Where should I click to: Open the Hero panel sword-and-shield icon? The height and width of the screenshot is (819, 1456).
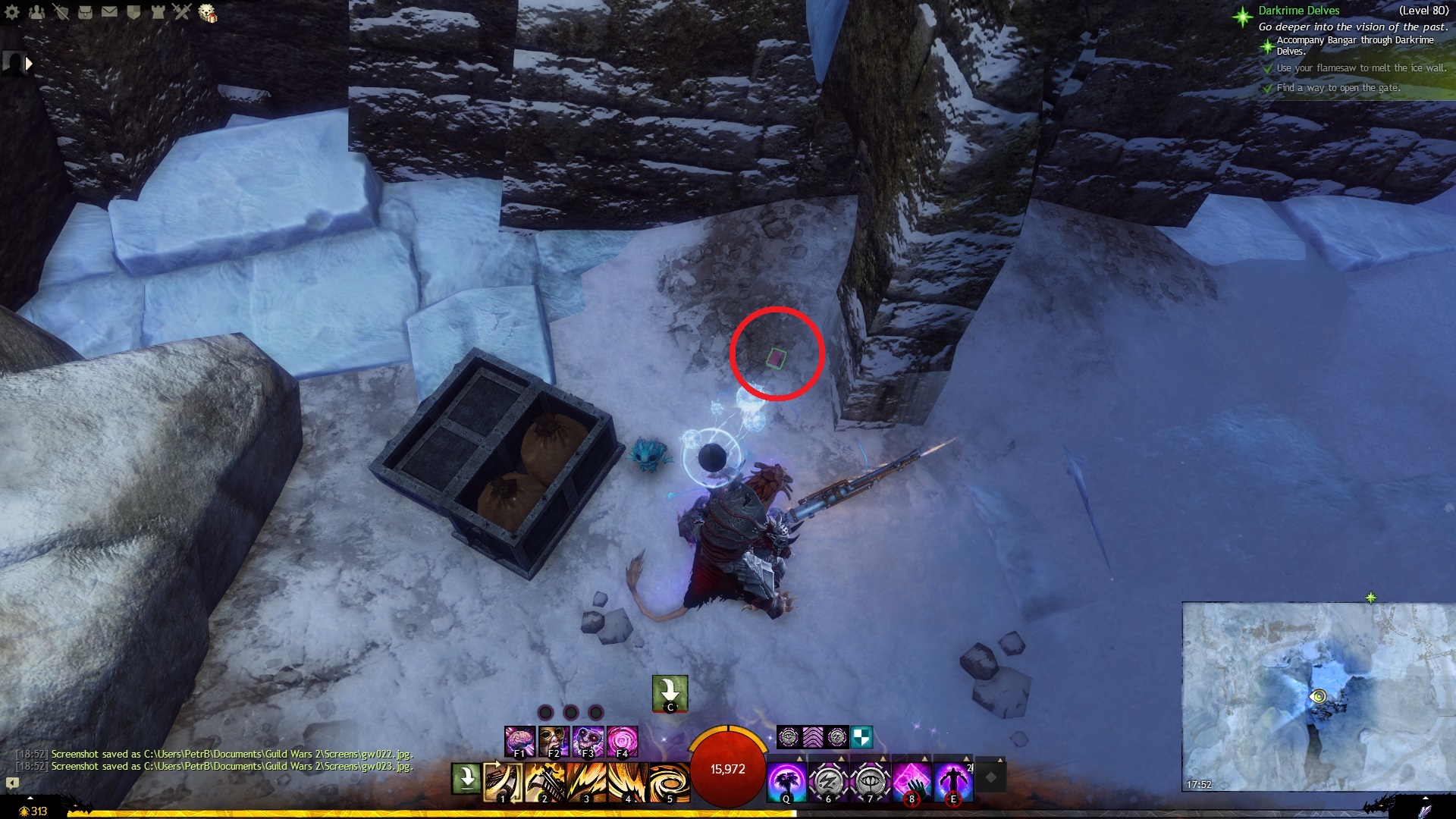click(61, 11)
